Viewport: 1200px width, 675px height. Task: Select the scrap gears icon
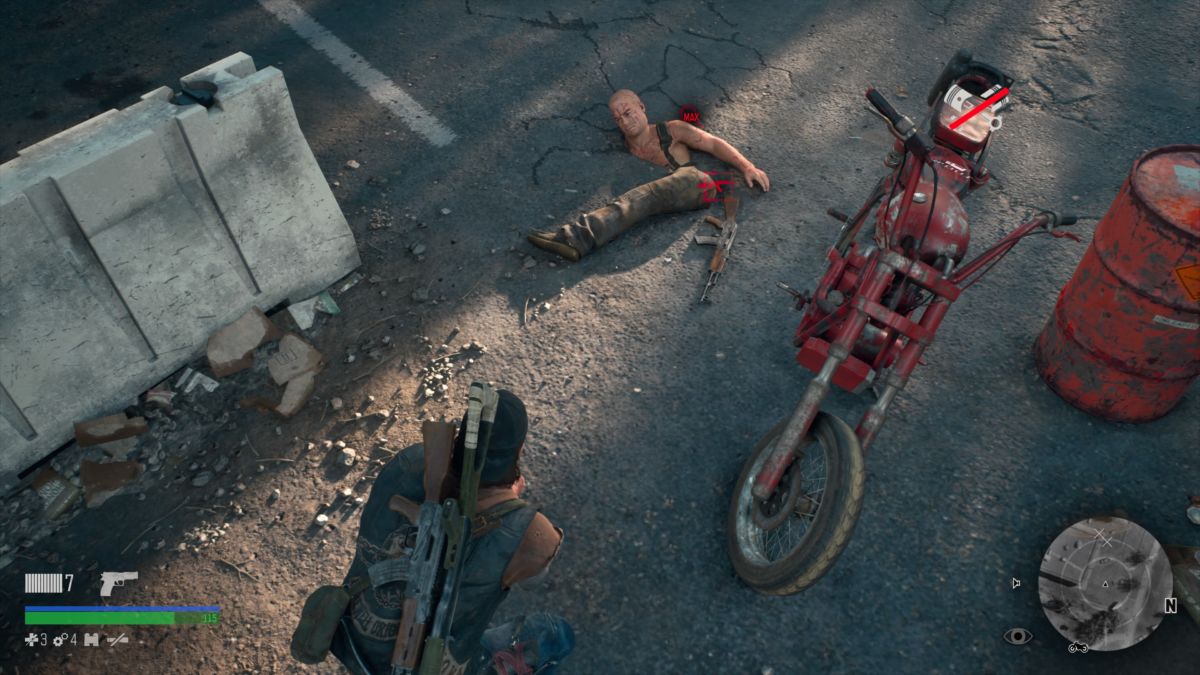click(x=59, y=639)
